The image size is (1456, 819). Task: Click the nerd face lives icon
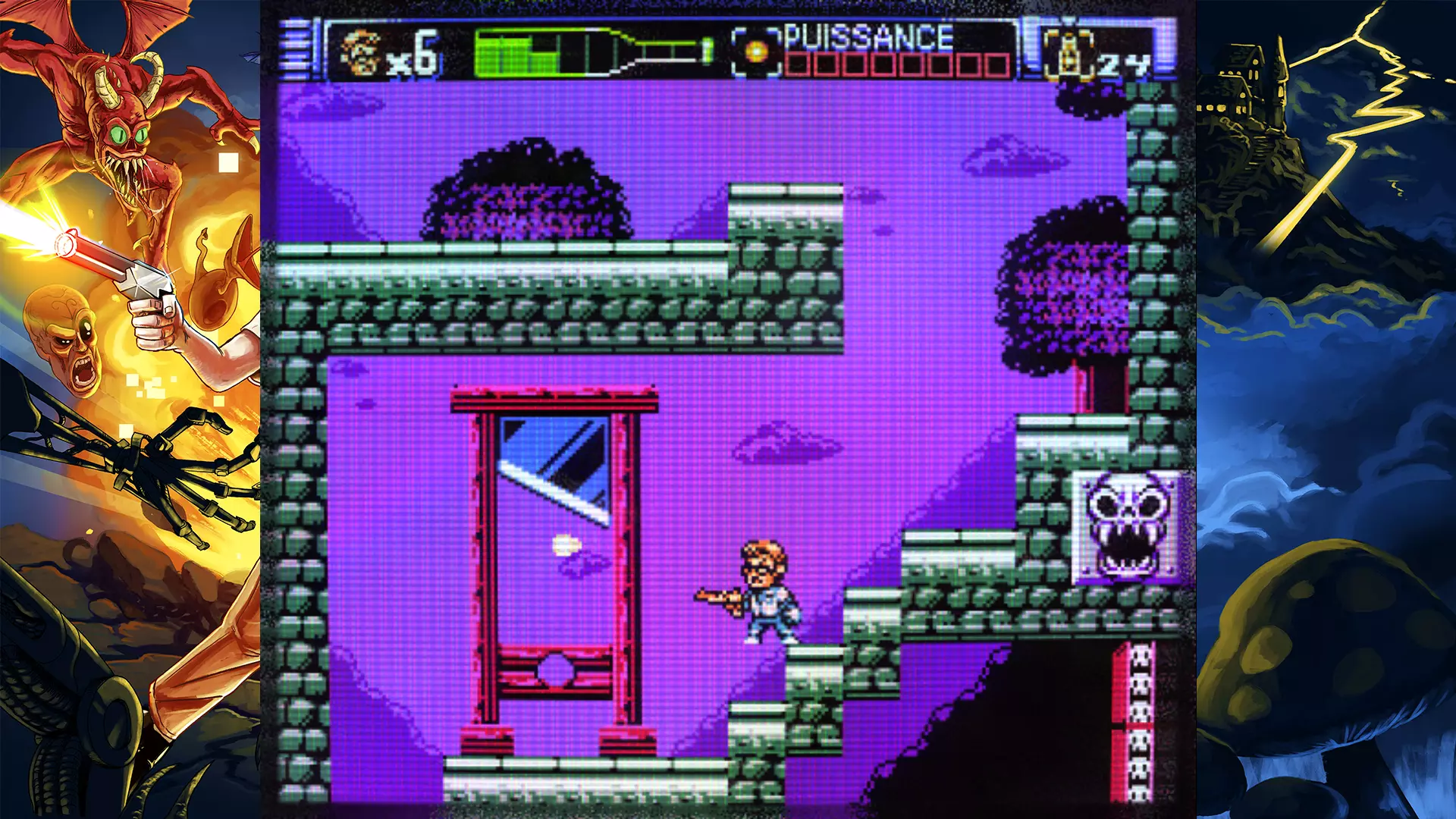click(359, 52)
